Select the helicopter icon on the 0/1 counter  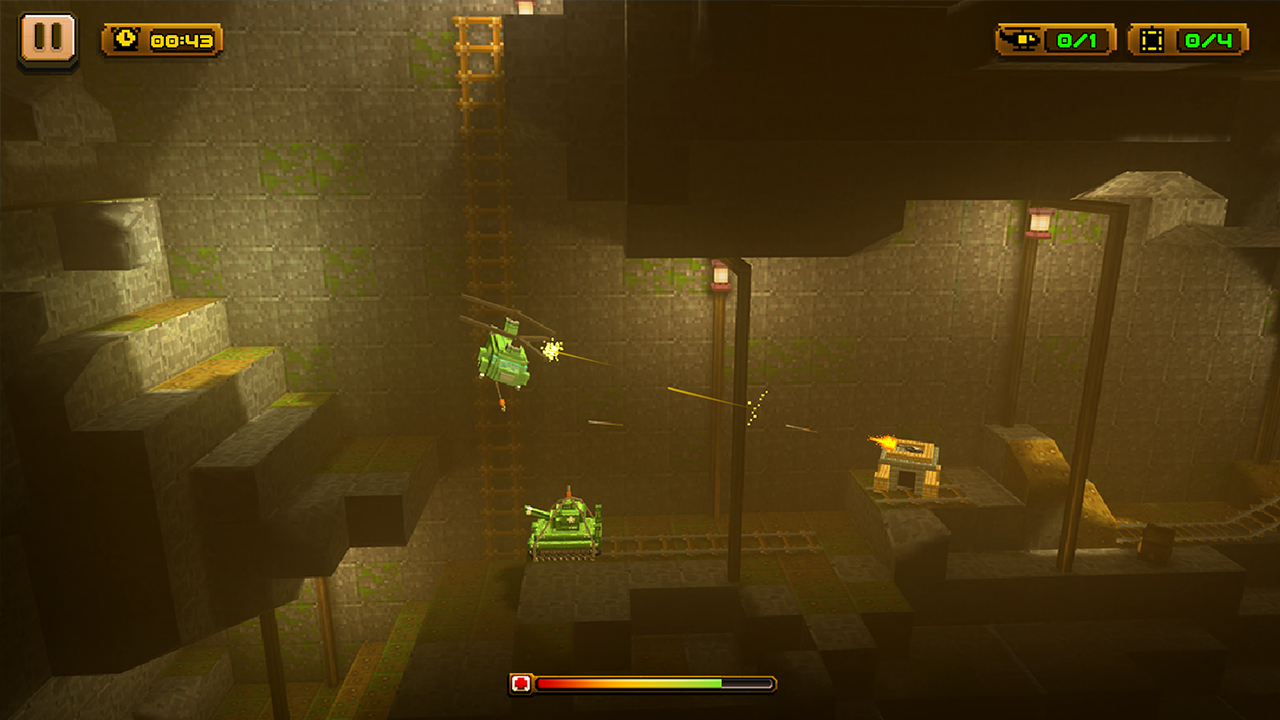[x=1020, y=40]
